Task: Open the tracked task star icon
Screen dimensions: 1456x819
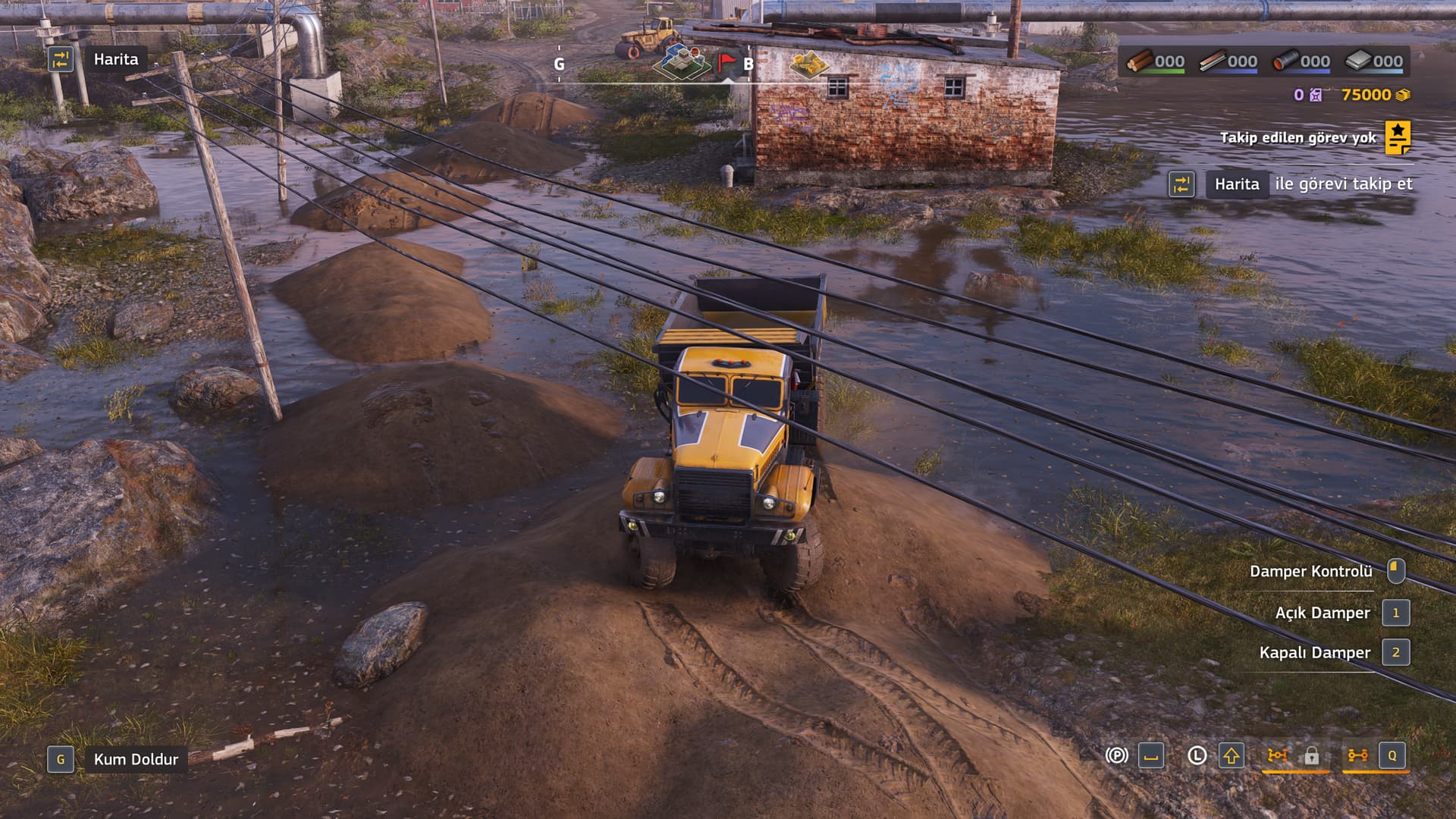Action: [1398, 137]
